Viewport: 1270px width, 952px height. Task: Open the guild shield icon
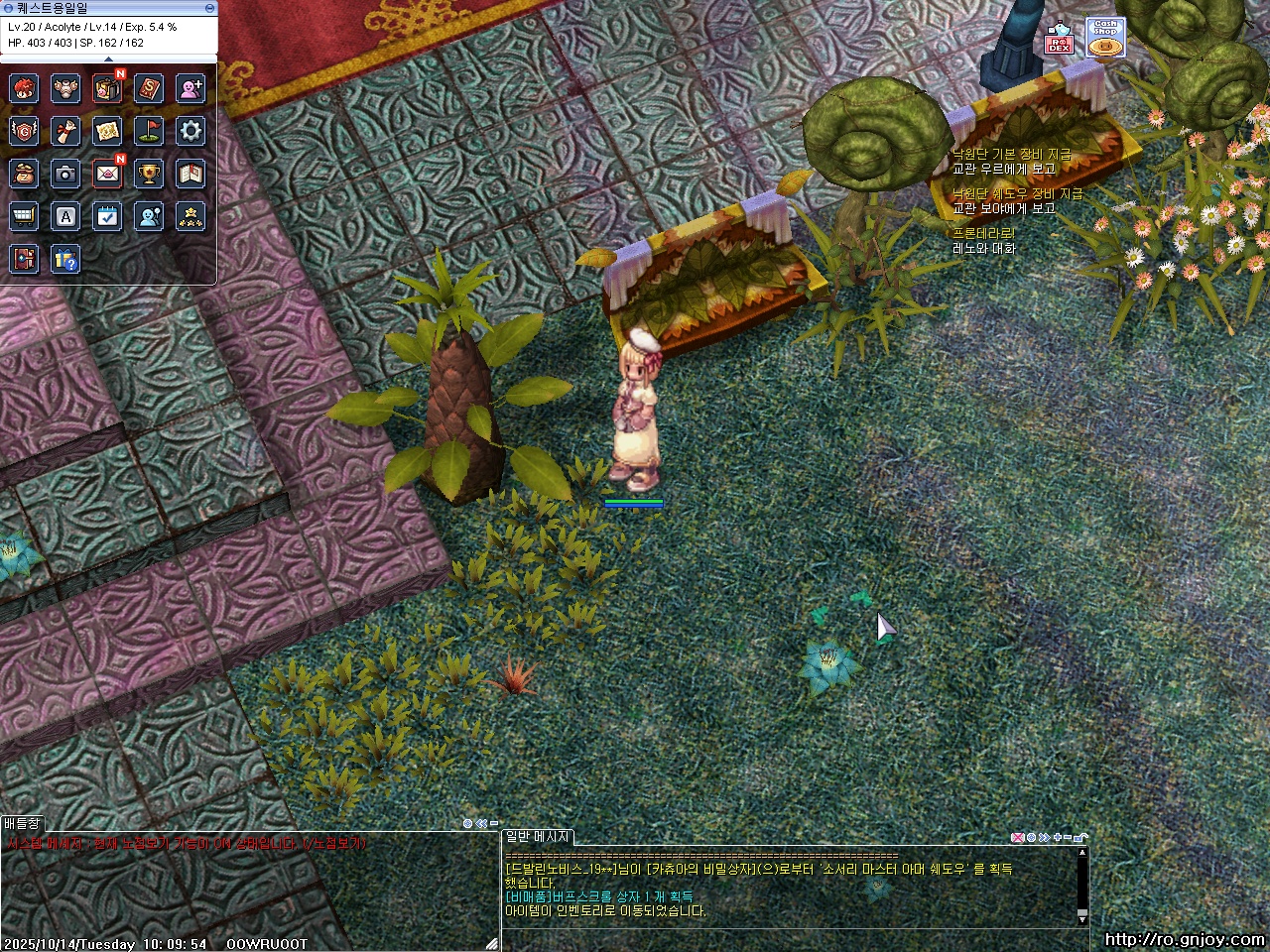pyautogui.click(x=24, y=131)
